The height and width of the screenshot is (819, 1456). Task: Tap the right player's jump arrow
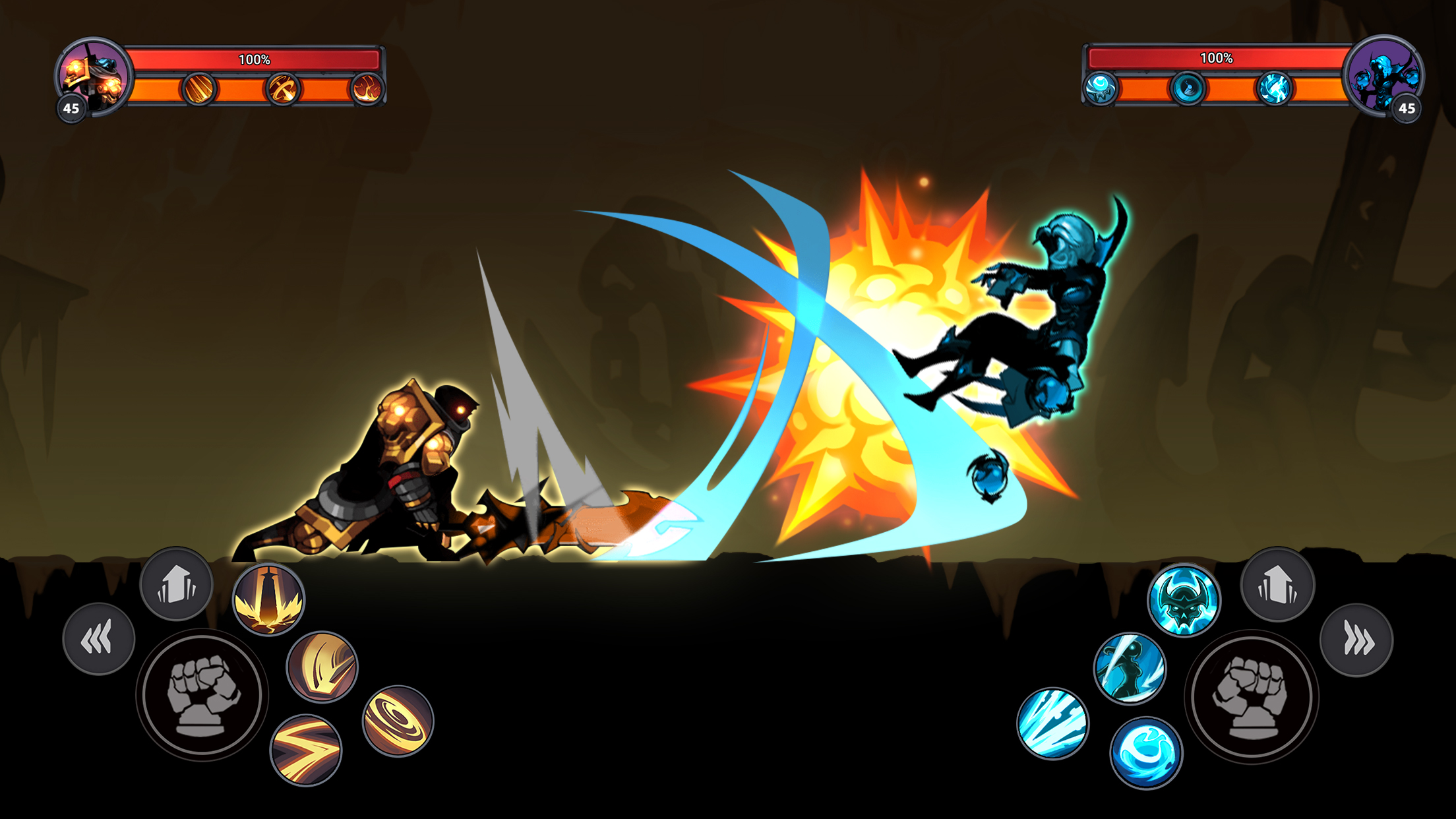[x=1279, y=584]
